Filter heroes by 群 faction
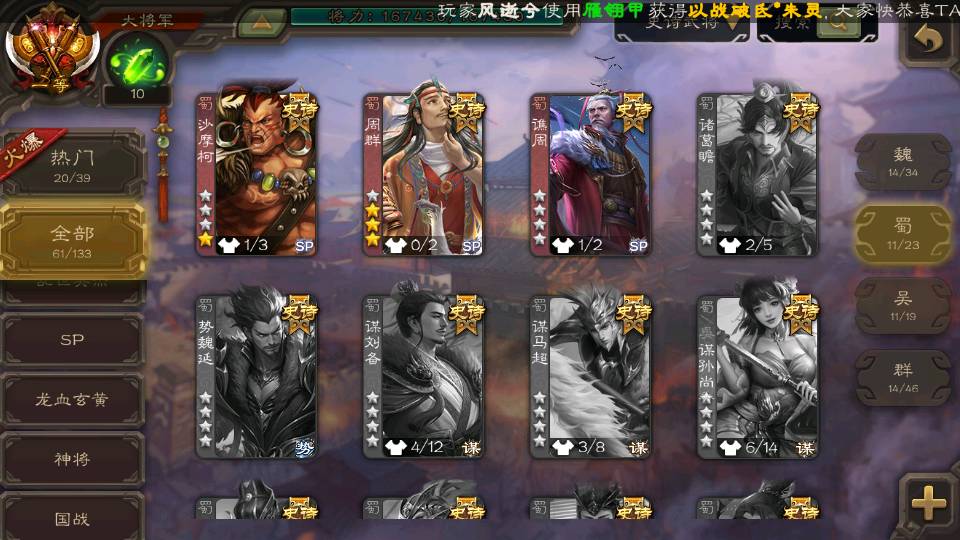 tap(902, 378)
